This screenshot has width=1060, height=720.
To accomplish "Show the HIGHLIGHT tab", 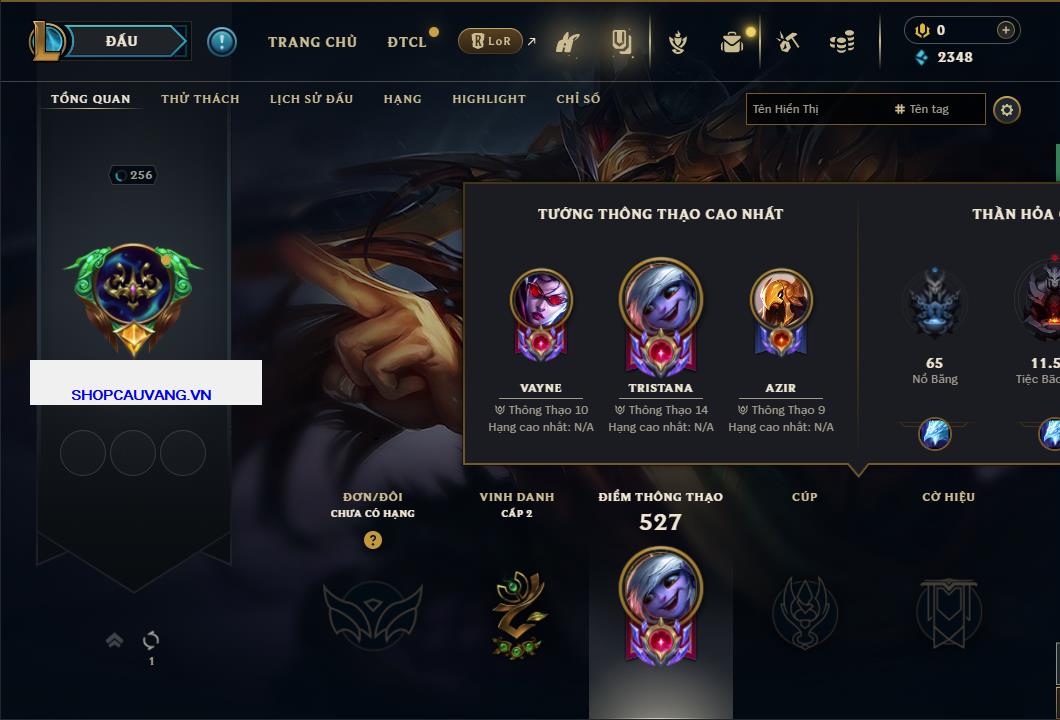I will (x=488, y=99).
